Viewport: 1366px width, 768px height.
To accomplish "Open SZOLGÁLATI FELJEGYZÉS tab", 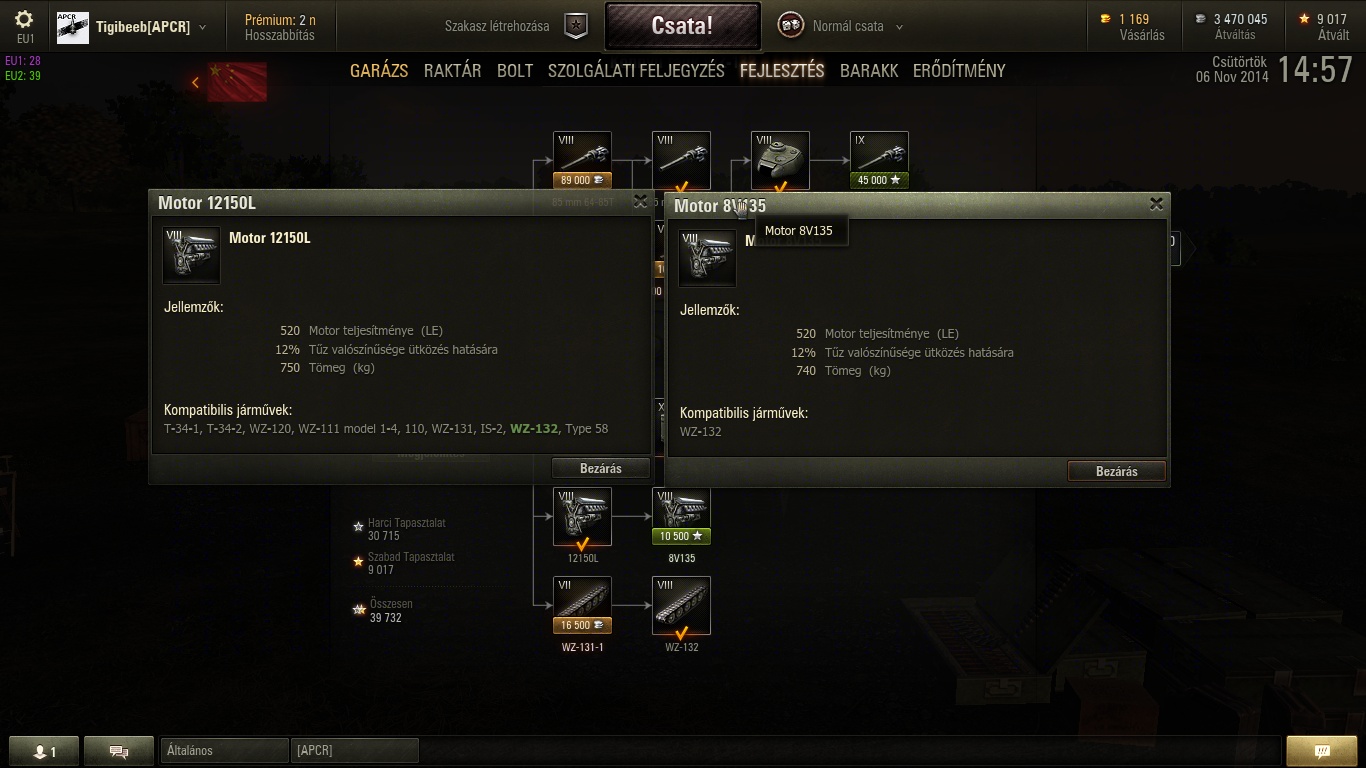I will tap(636, 71).
